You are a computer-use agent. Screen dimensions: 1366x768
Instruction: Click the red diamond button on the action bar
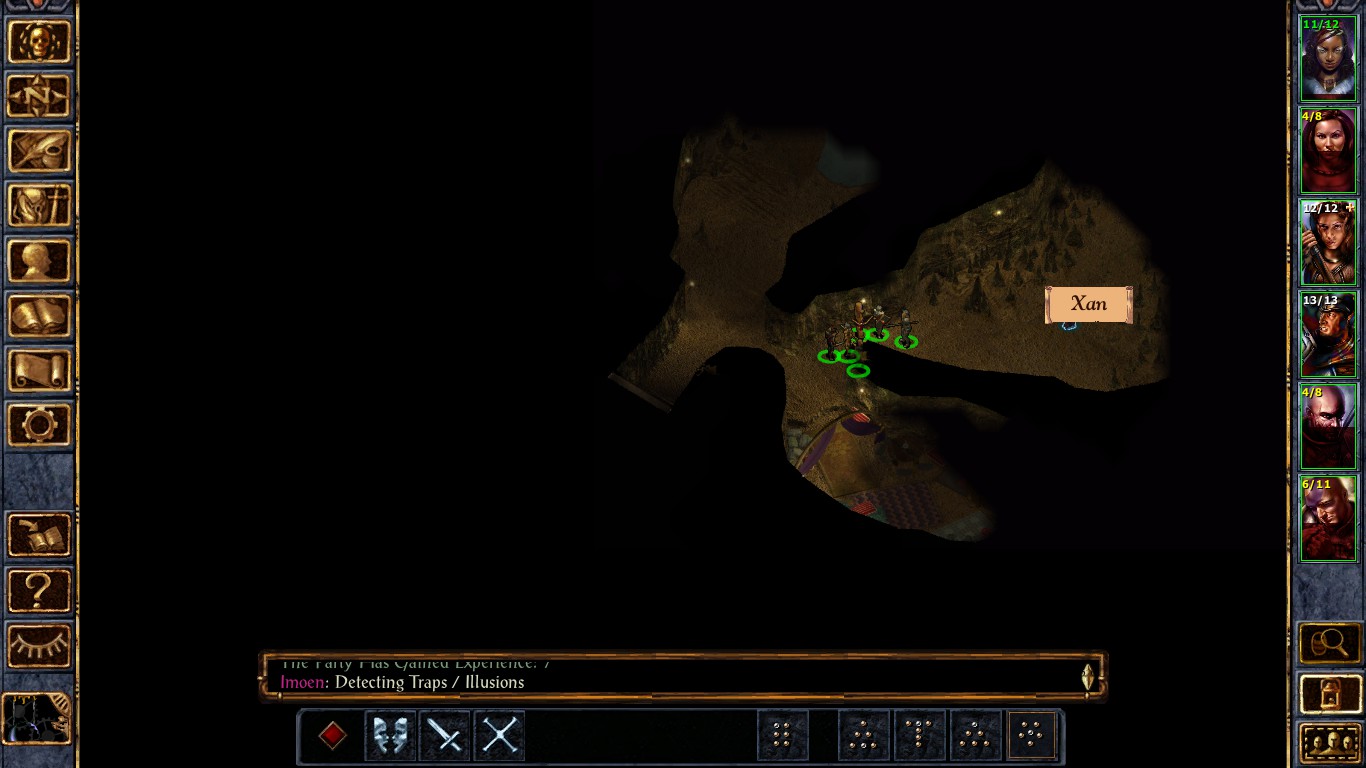[333, 736]
